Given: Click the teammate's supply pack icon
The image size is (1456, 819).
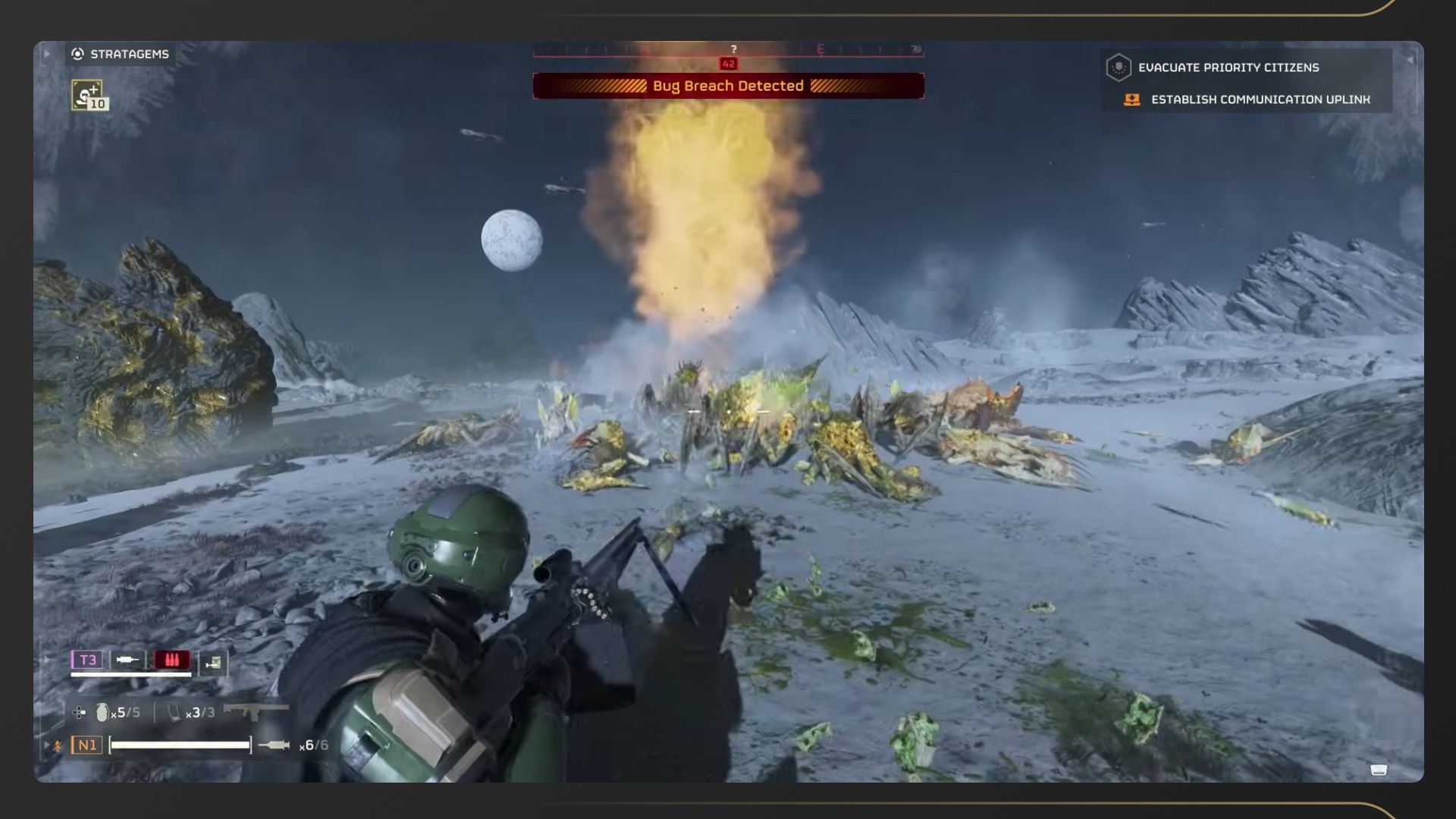Looking at the screenshot, I should pyautogui.click(x=214, y=663).
